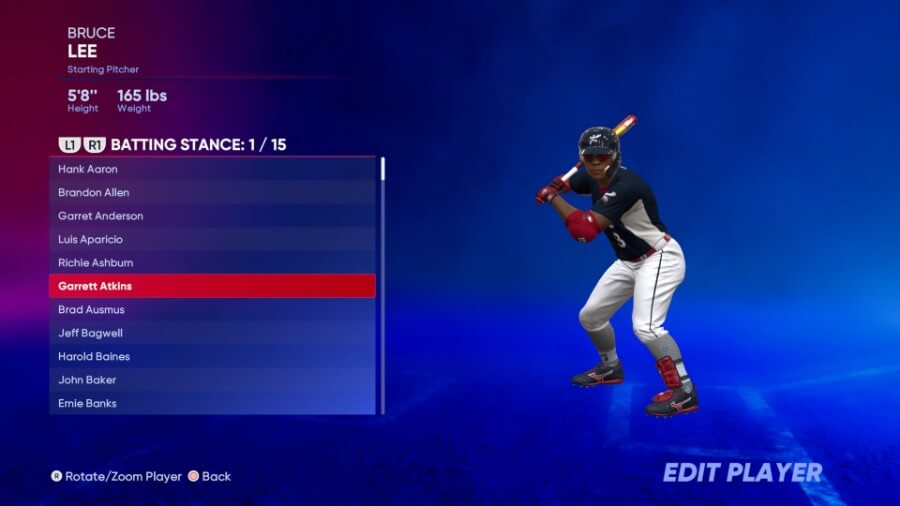
Task: Select Hank Aaron batting stance
Action: [x=212, y=169]
